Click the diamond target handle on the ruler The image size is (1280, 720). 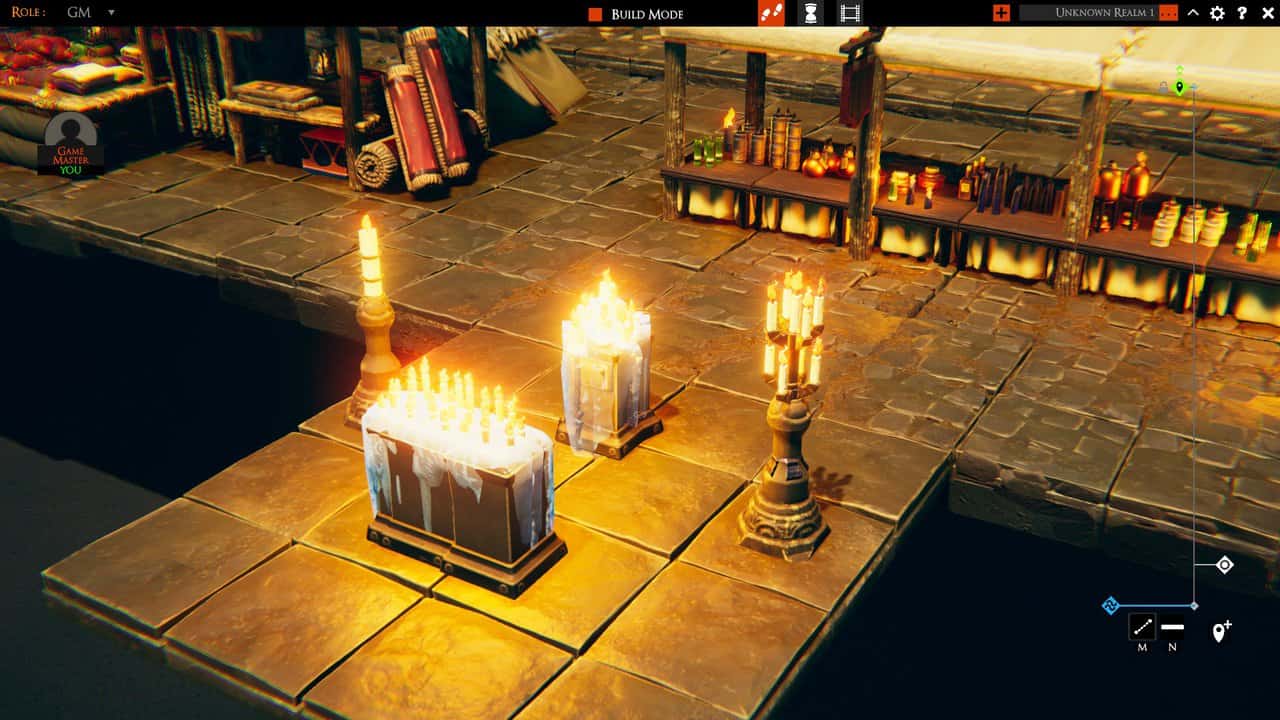[x=1225, y=565]
